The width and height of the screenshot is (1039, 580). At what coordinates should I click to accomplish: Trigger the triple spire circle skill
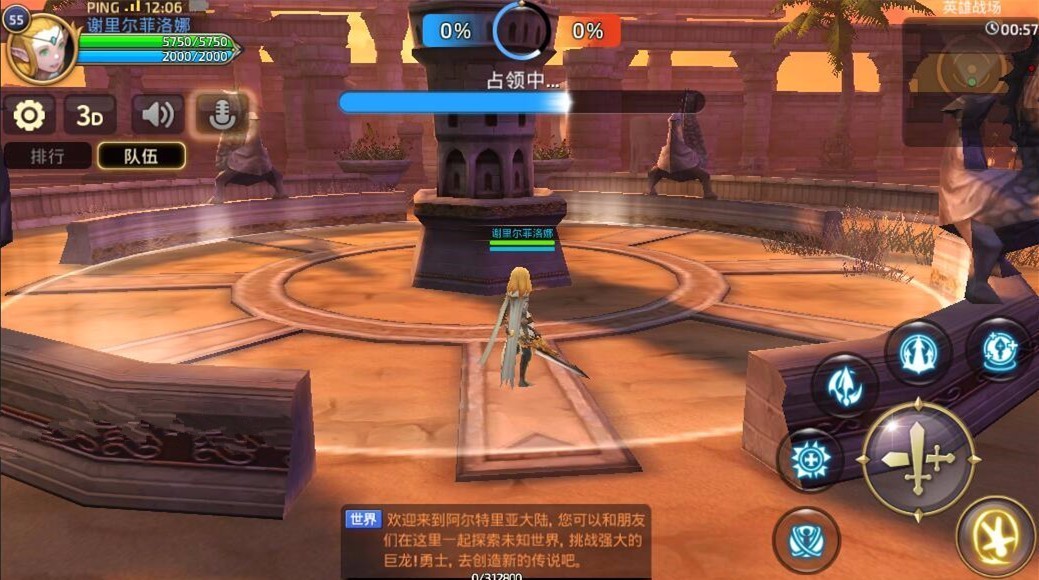coord(917,352)
